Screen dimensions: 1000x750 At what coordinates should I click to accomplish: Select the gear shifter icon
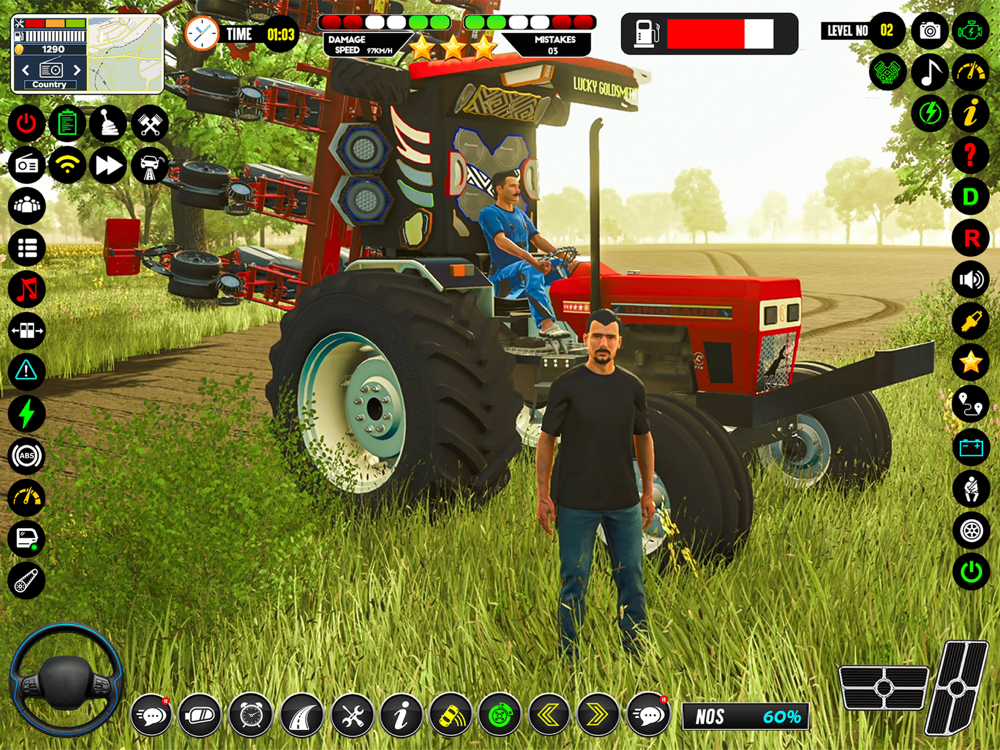108,124
